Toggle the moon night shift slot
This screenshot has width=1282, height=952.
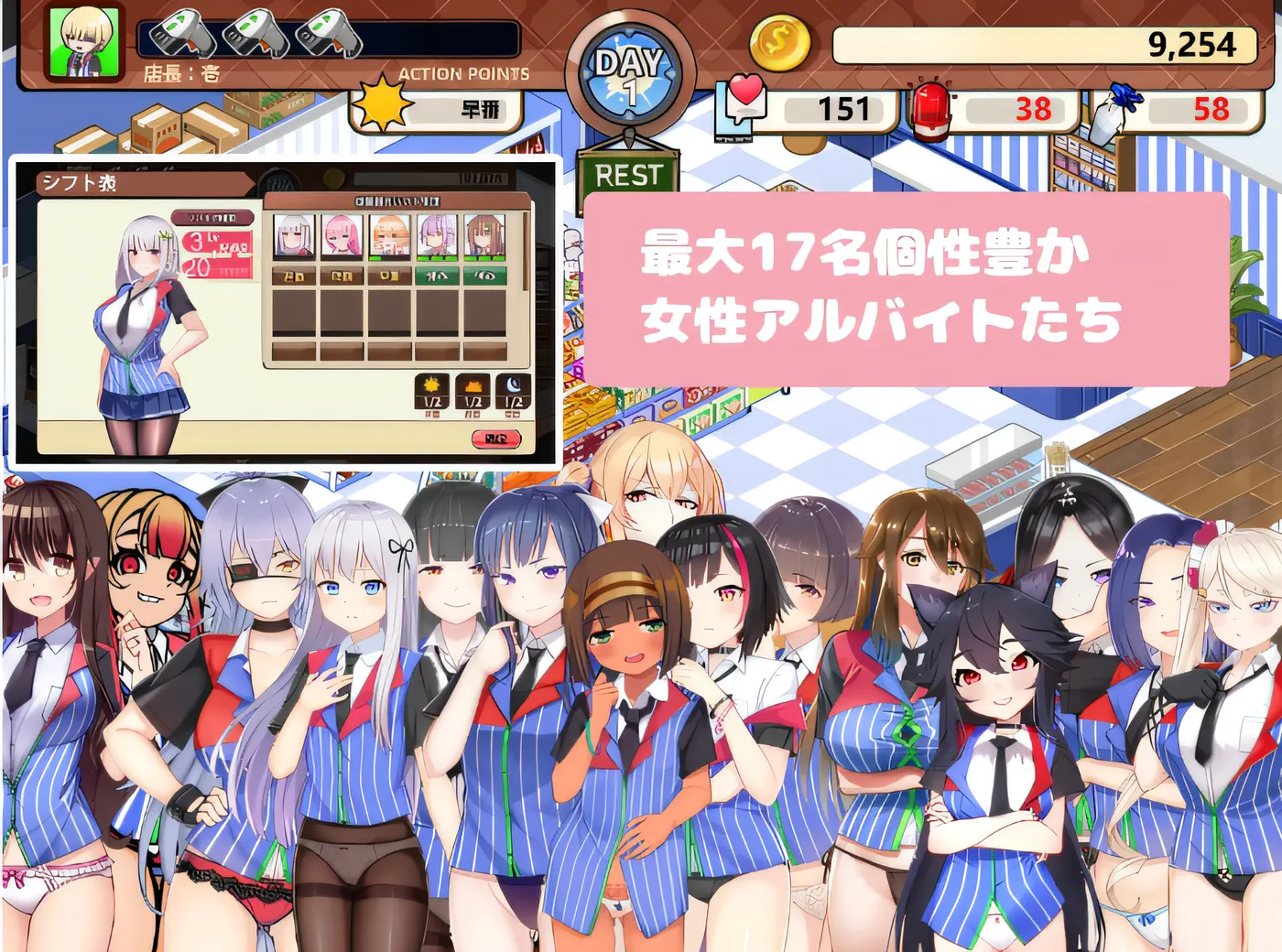[513, 392]
